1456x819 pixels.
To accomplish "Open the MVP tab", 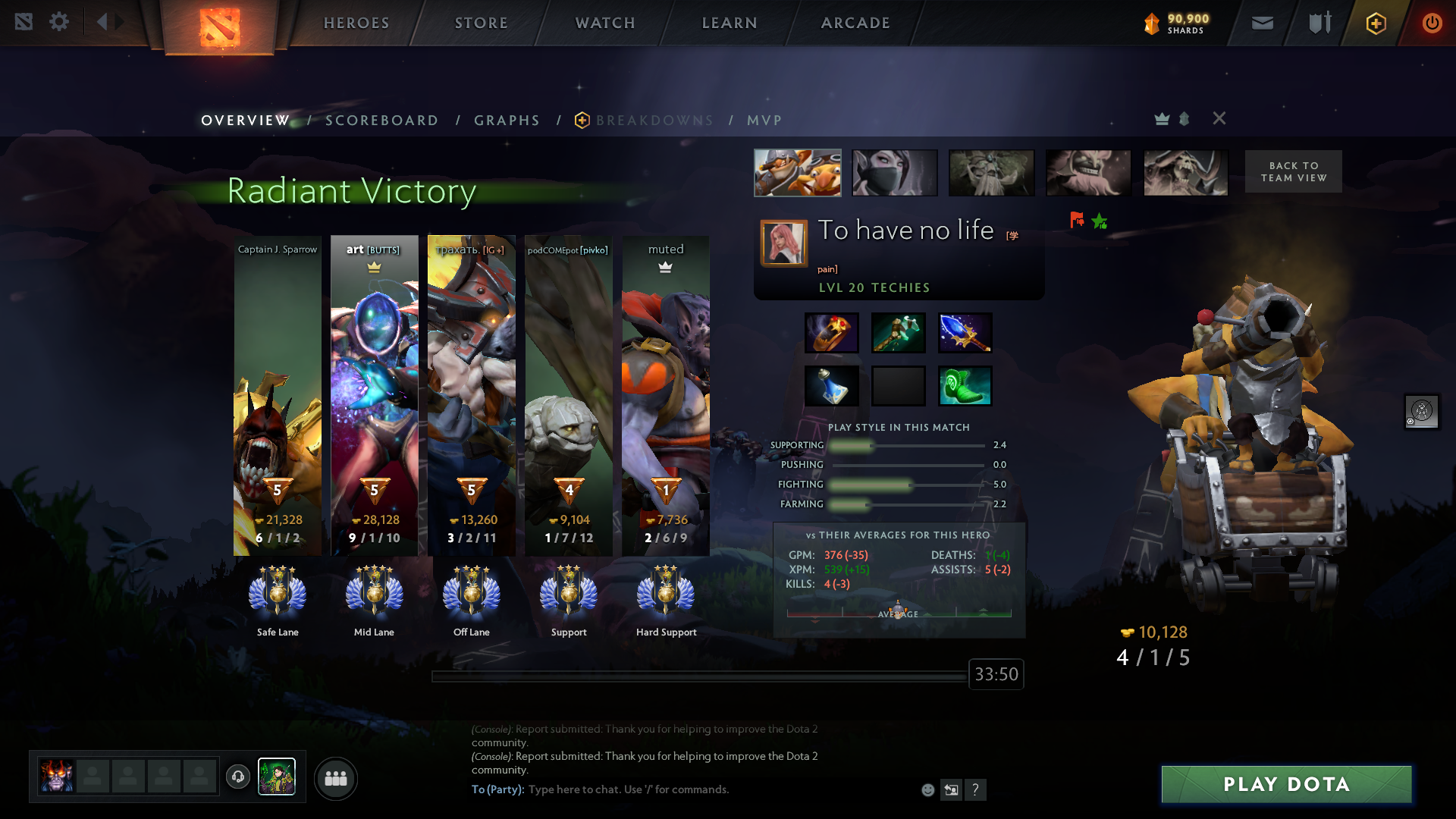I will (x=764, y=121).
